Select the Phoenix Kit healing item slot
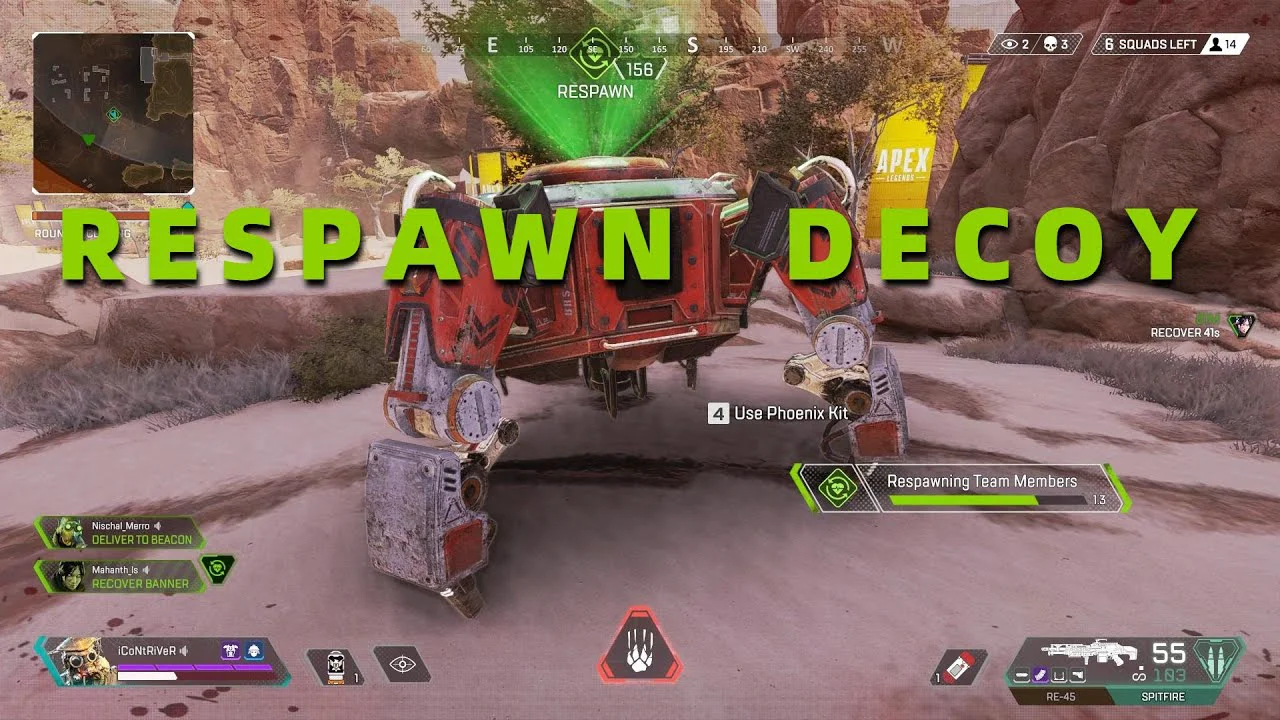This screenshot has height=720, width=1280. (333, 665)
